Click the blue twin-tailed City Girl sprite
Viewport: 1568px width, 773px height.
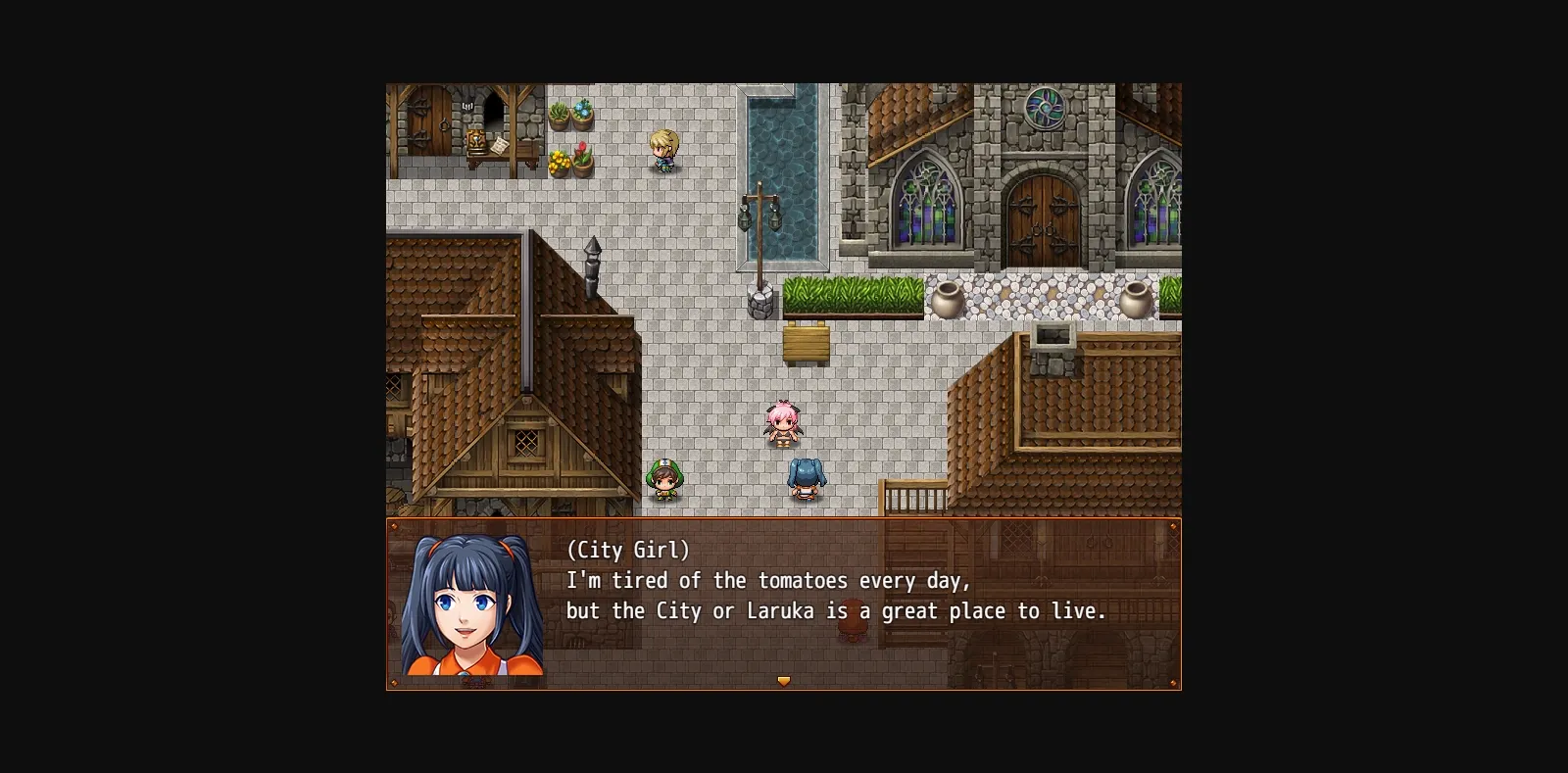pos(806,480)
